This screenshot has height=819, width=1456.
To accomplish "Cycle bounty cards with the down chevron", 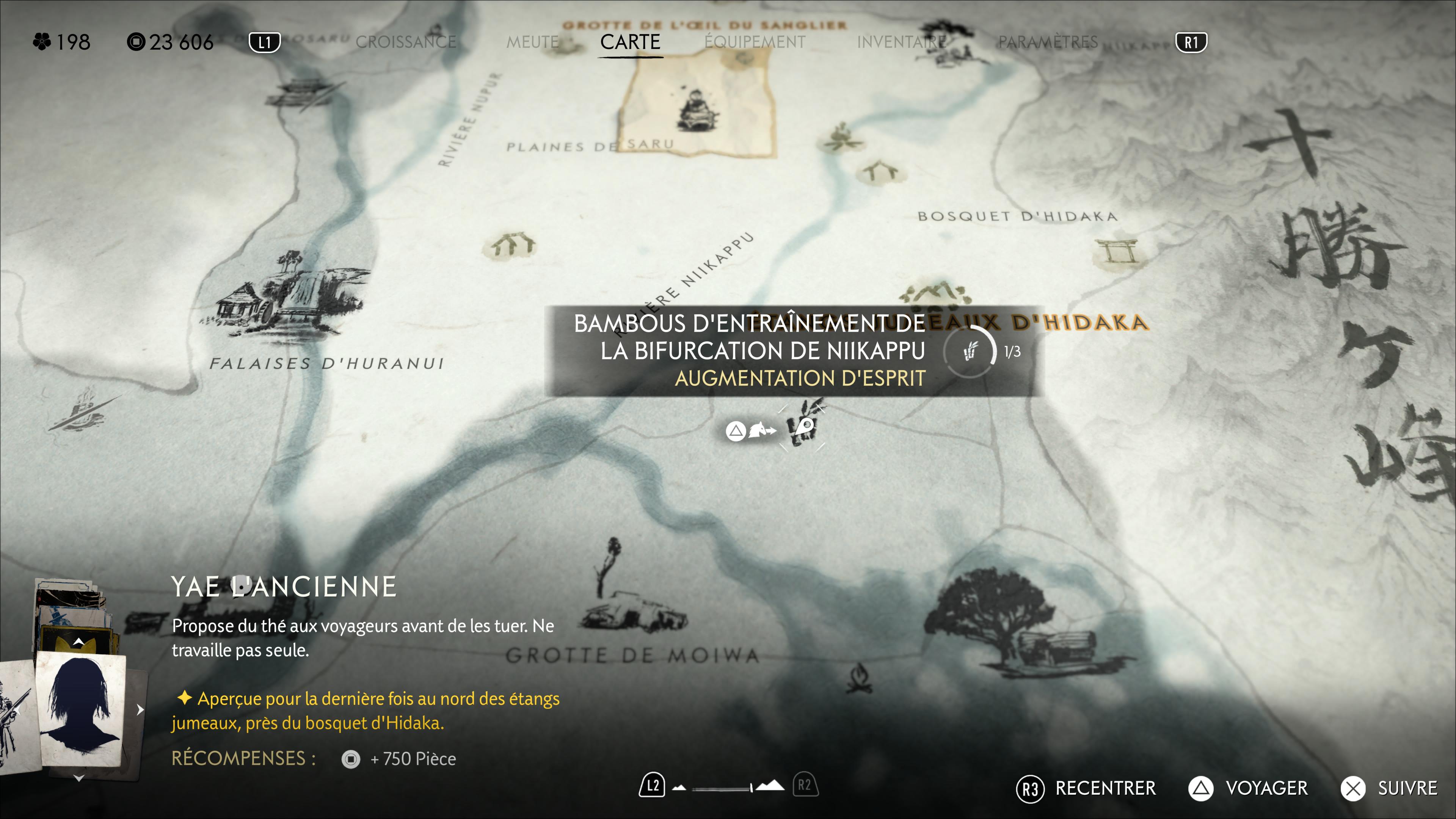I will tap(79, 778).
